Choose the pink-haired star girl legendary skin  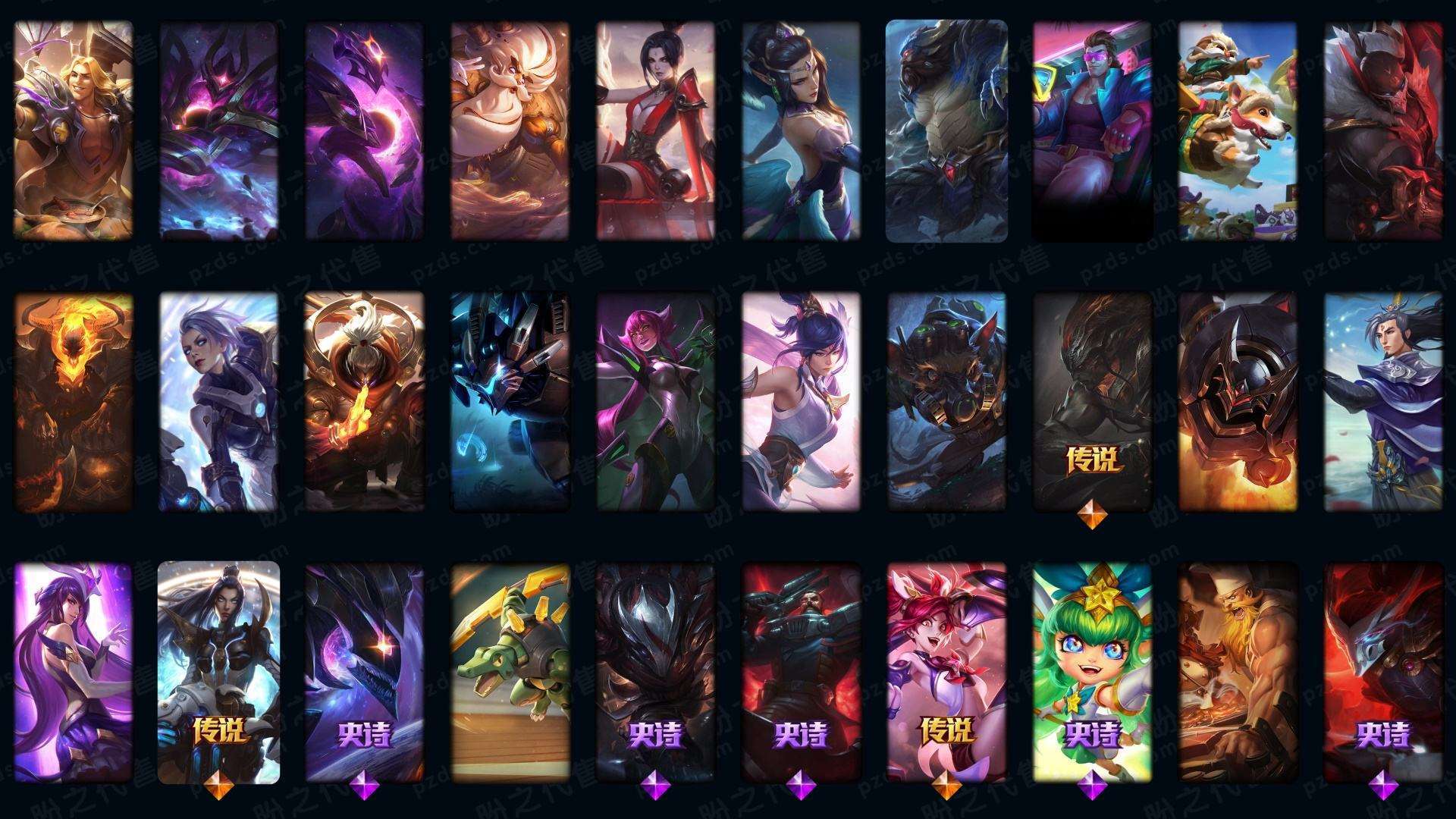point(946,672)
